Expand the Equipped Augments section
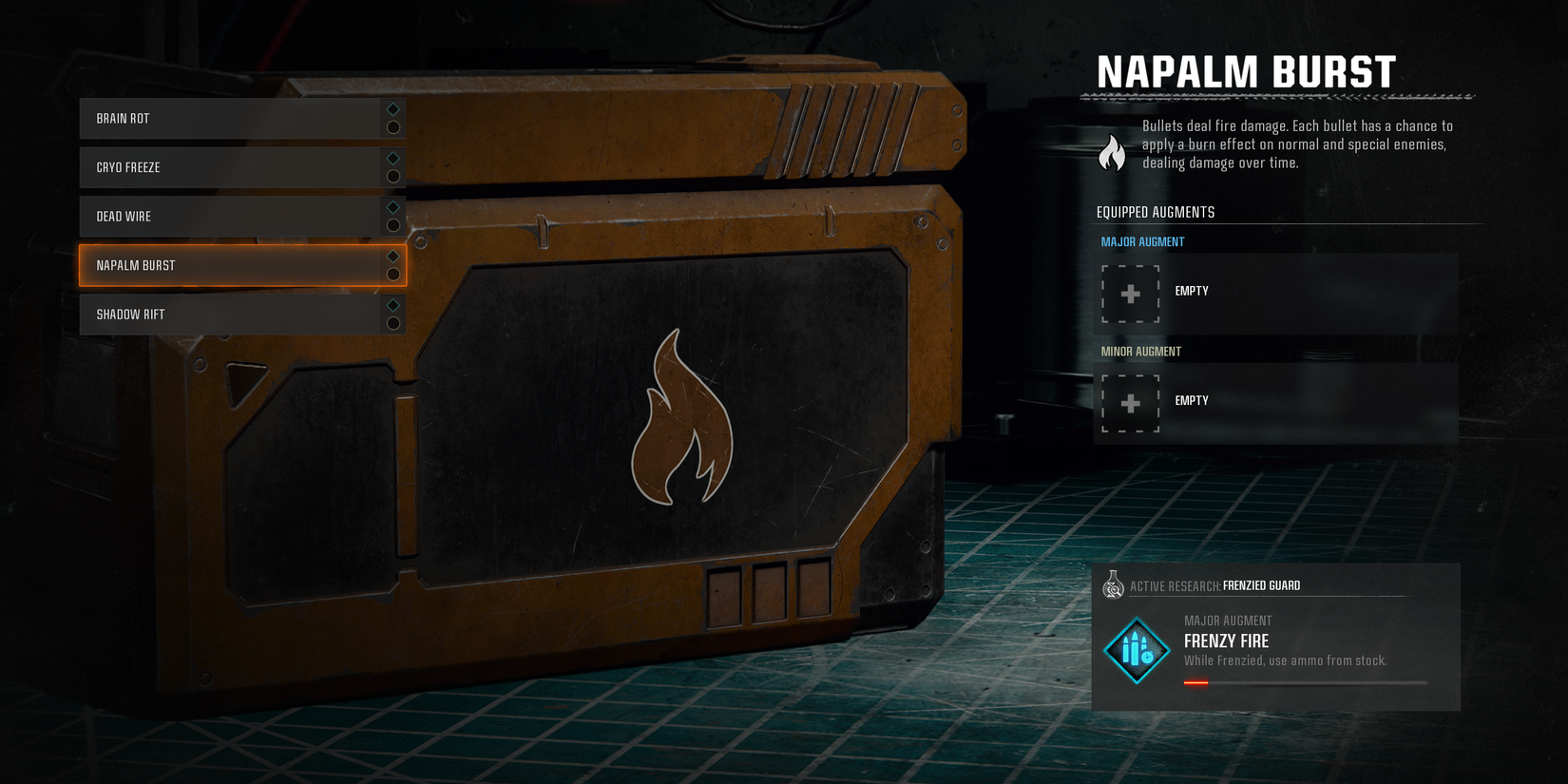 [1156, 212]
